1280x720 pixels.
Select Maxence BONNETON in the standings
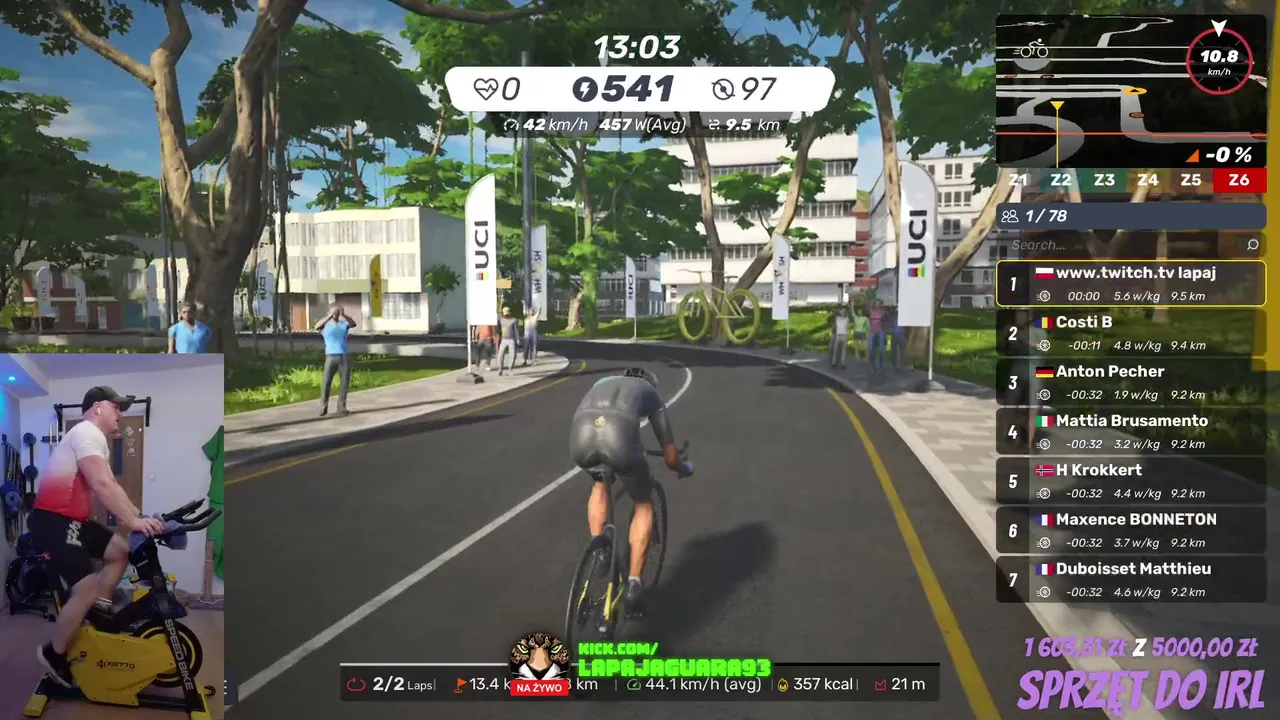click(x=1131, y=530)
